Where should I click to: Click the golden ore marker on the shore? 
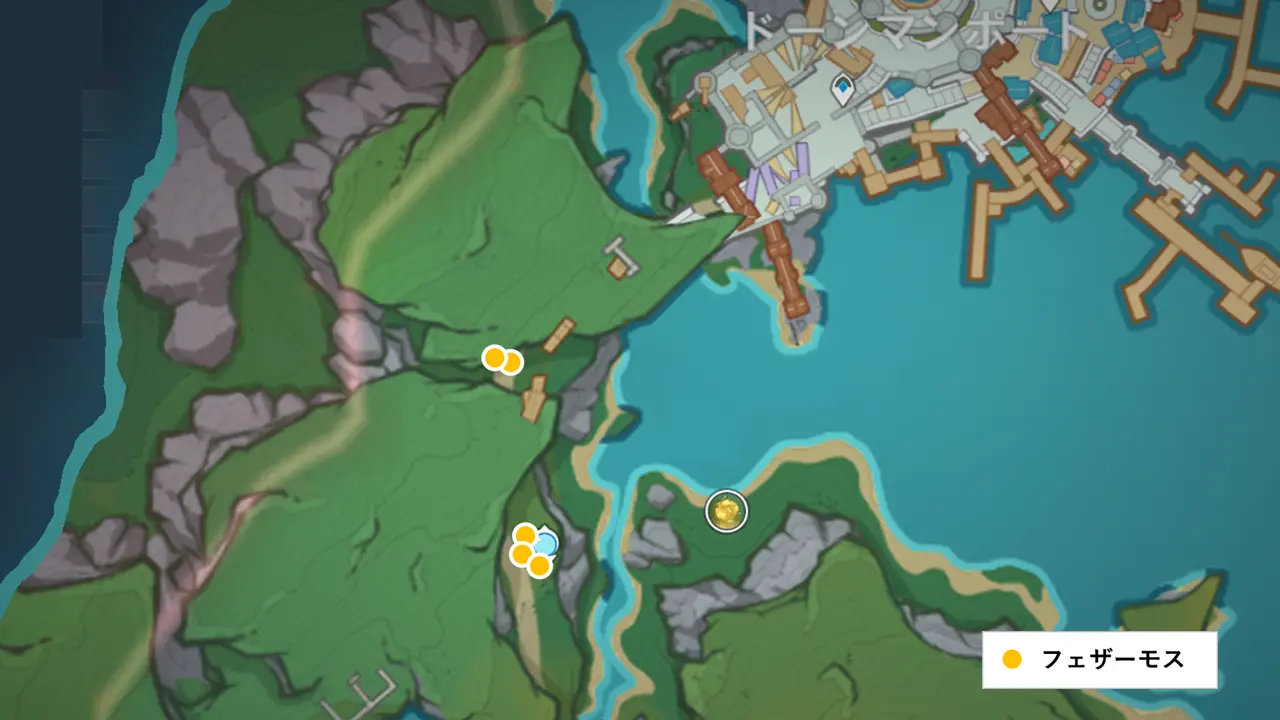point(727,512)
